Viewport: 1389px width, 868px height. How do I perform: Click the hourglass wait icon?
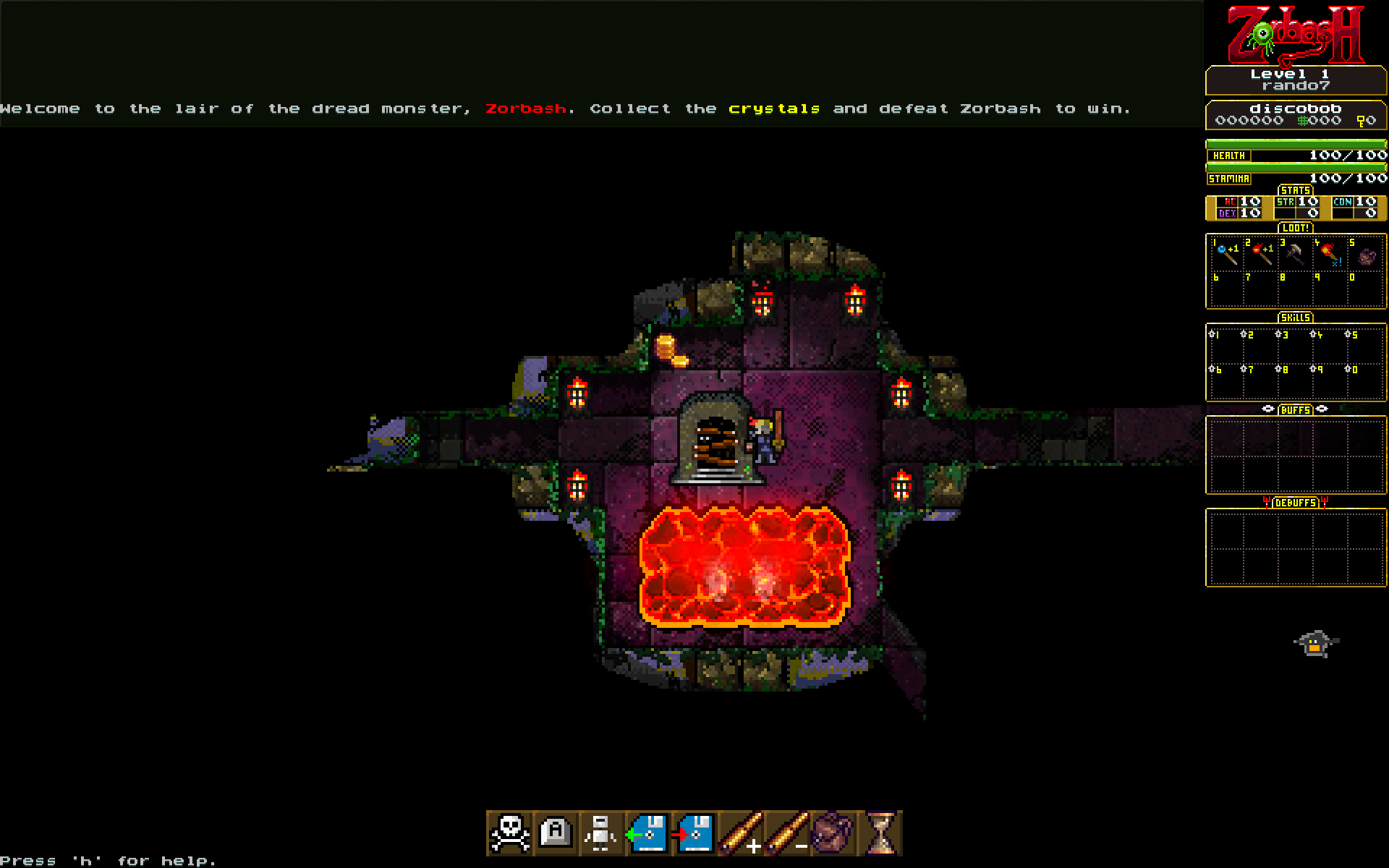coord(880,833)
